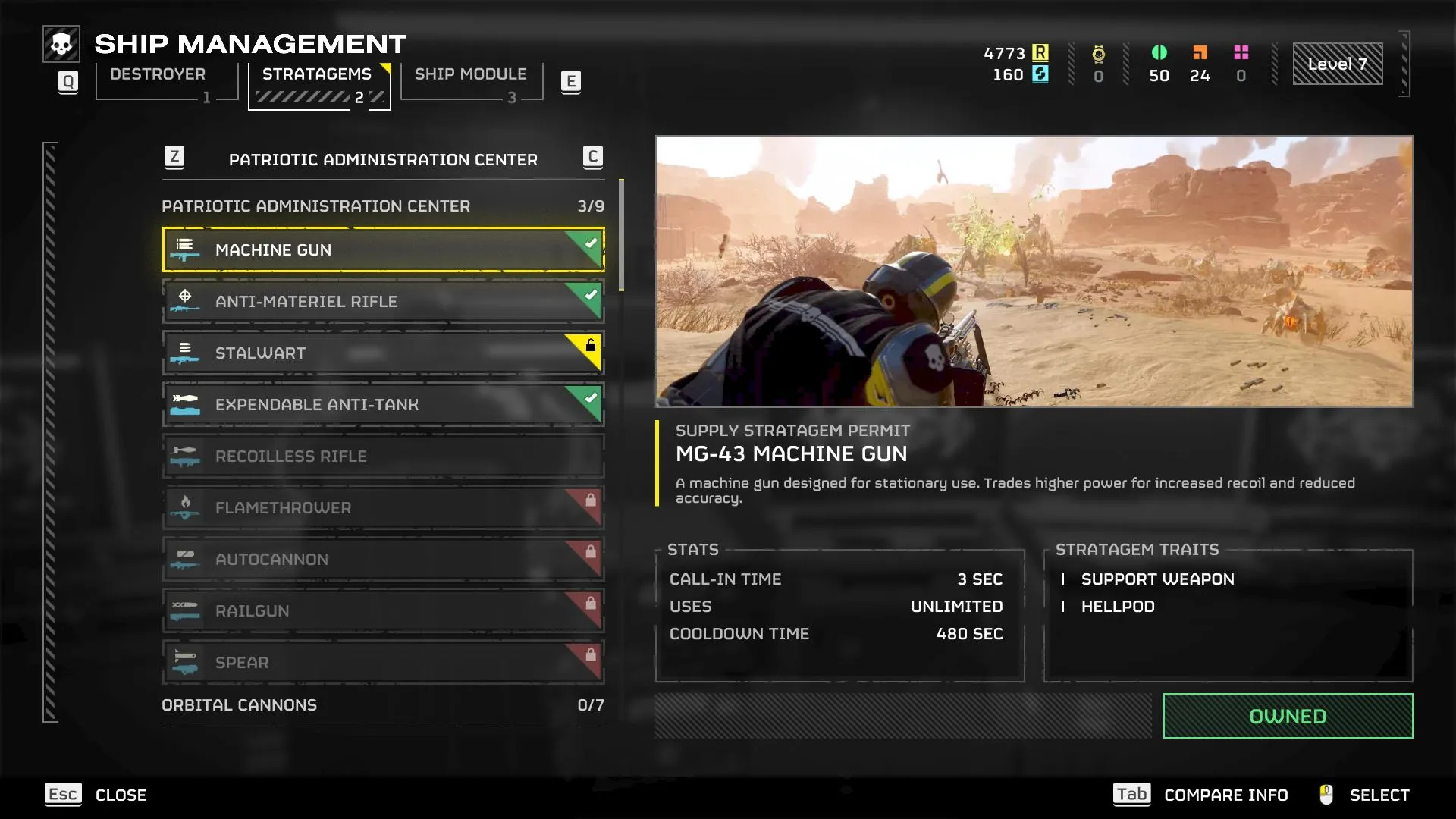1456x819 pixels.
Task: Choose the locked Flamethrower stratagem
Action: tap(383, 507)
